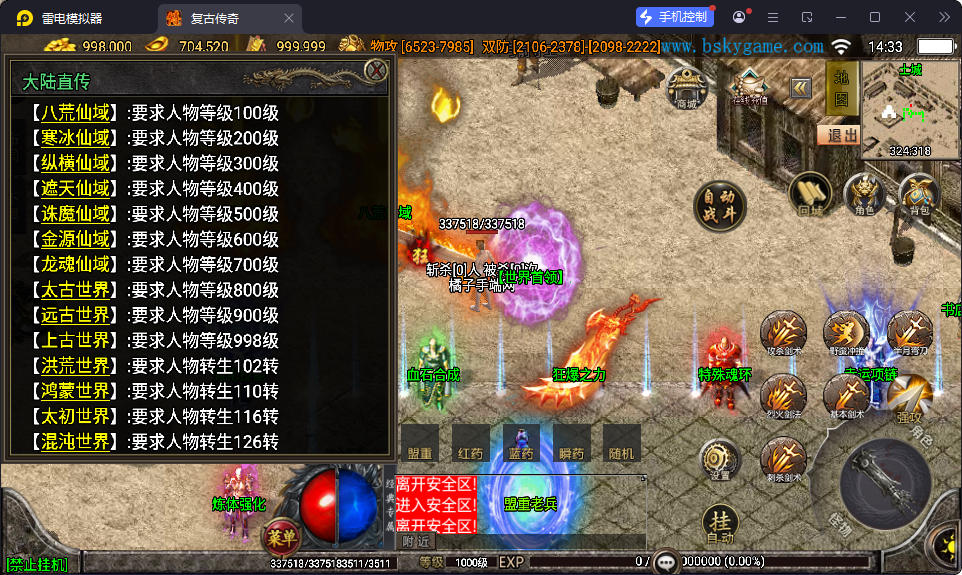
Task: Click the 手机控制 emulator button
Action: (x=675, y=17)
